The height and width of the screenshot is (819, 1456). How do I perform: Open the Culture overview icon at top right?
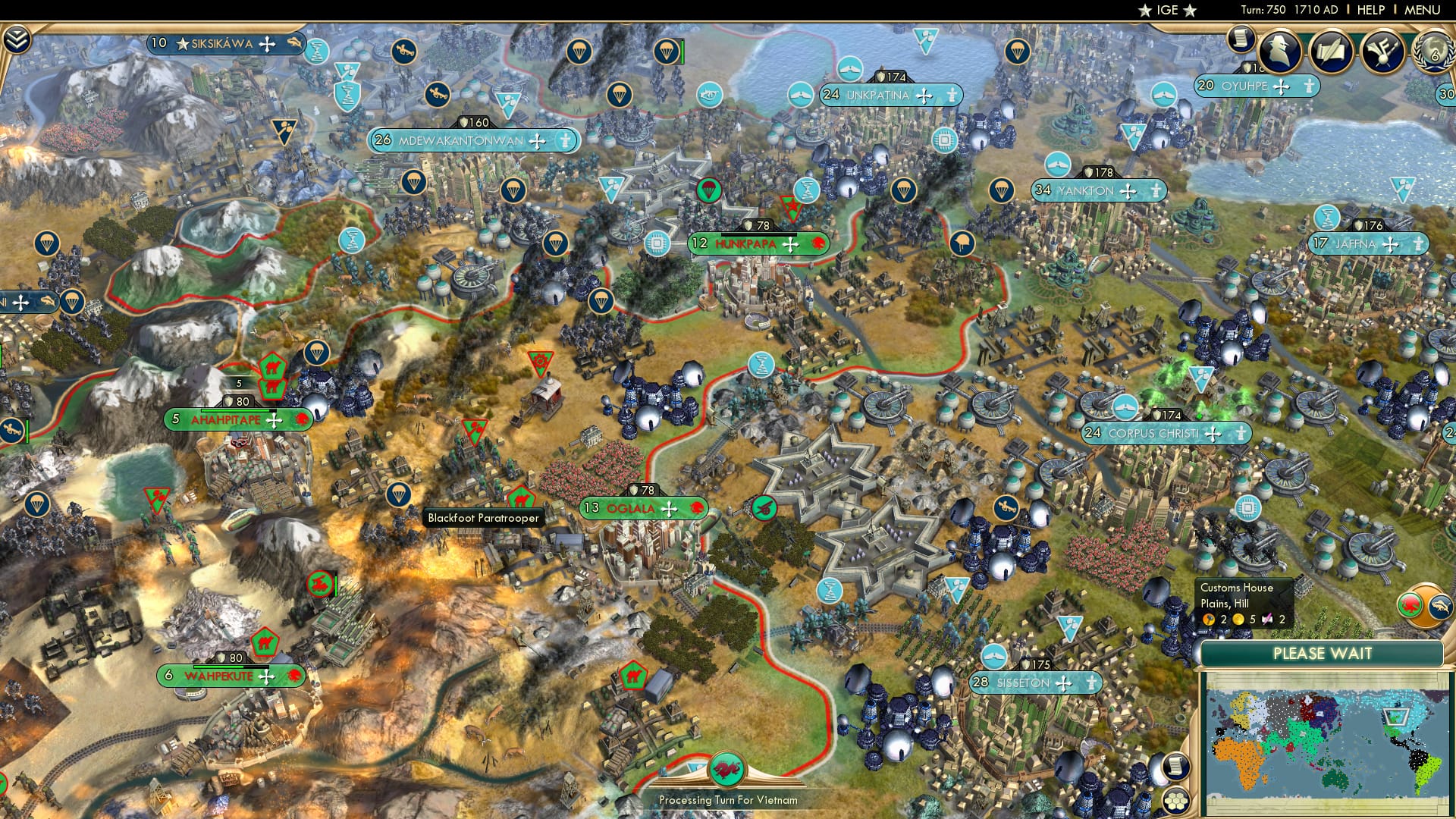coord(1382,52)
